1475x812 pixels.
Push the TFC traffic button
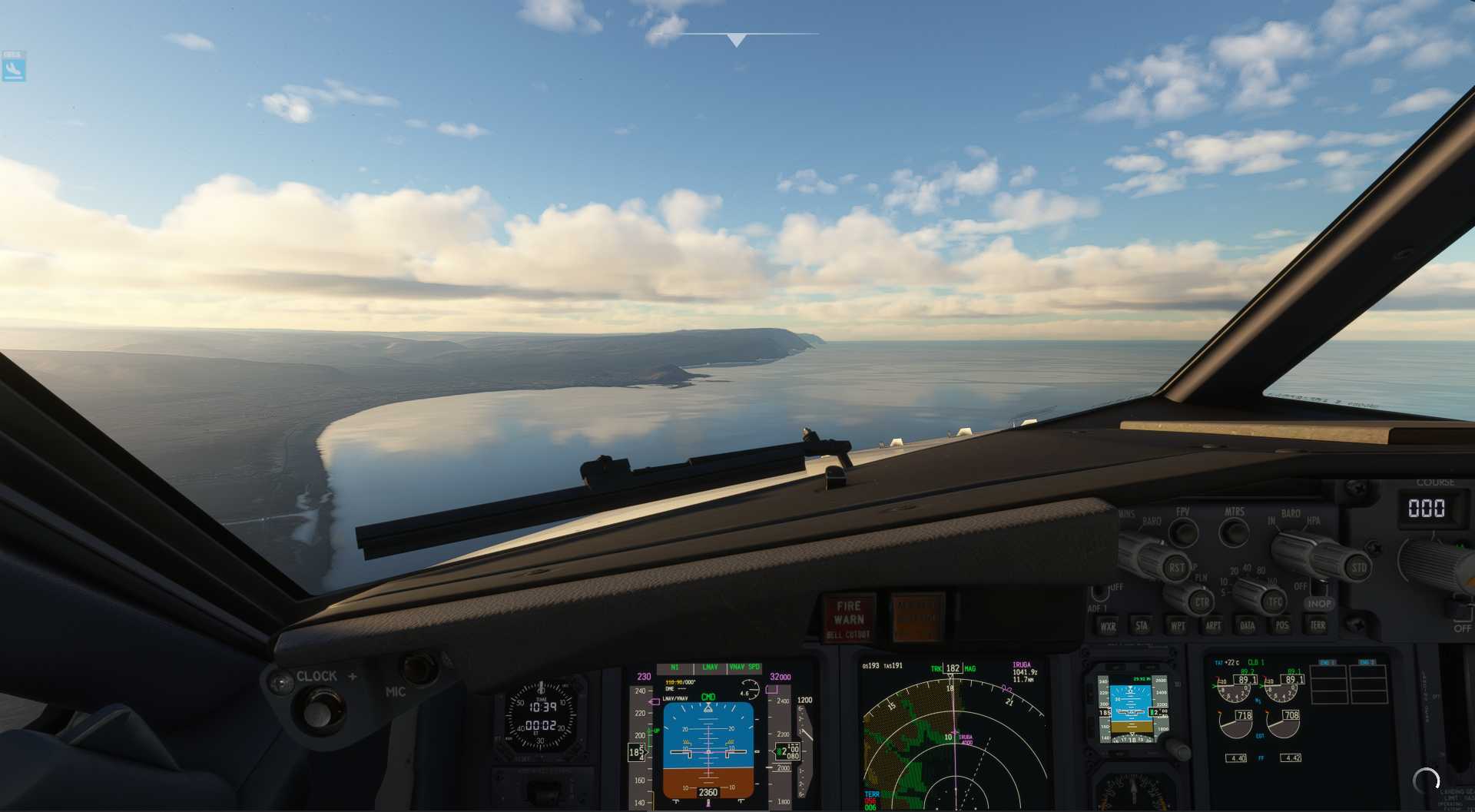pos(1274,602)
